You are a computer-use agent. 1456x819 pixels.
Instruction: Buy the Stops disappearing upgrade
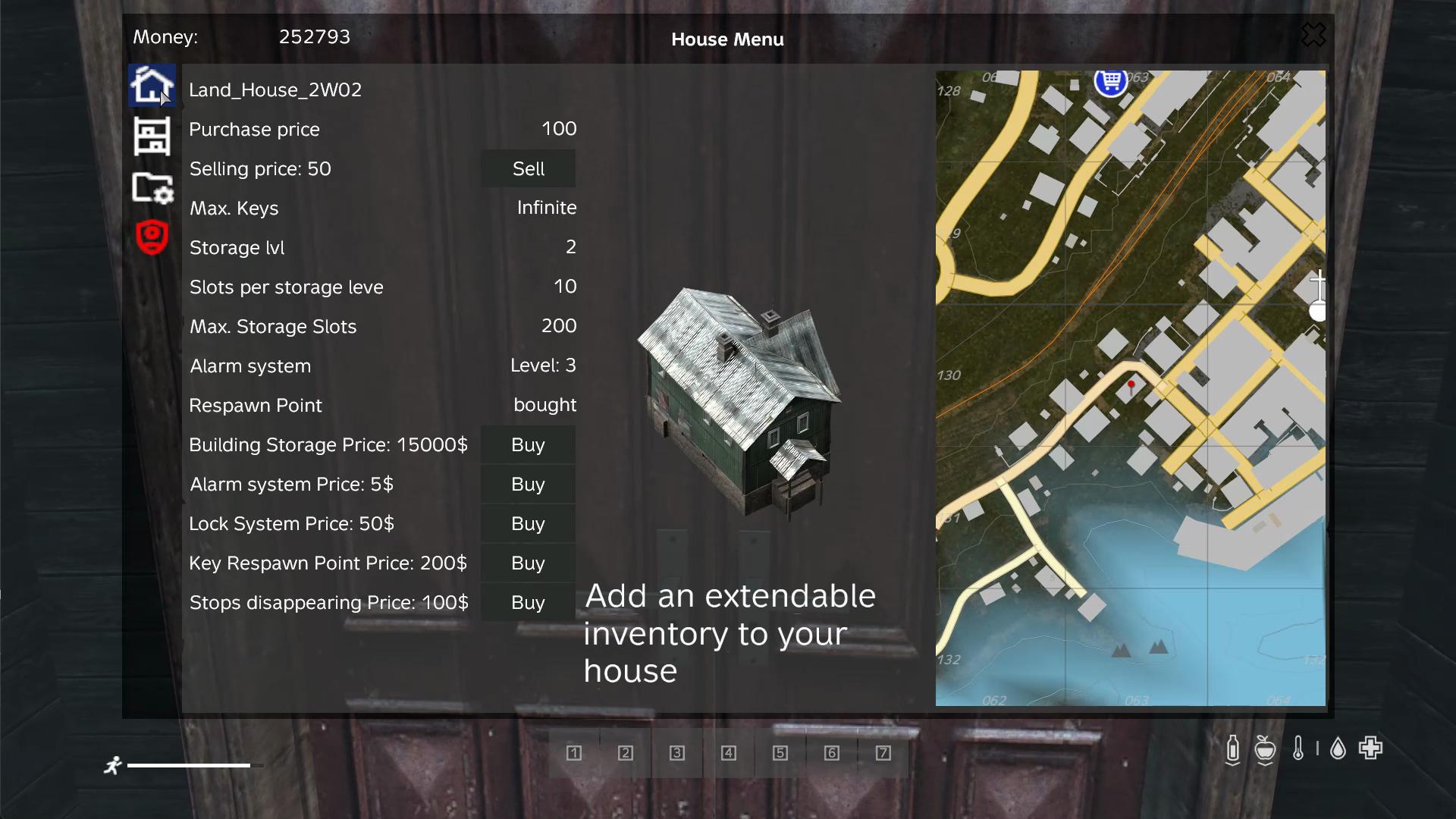(x=528, y=602)
